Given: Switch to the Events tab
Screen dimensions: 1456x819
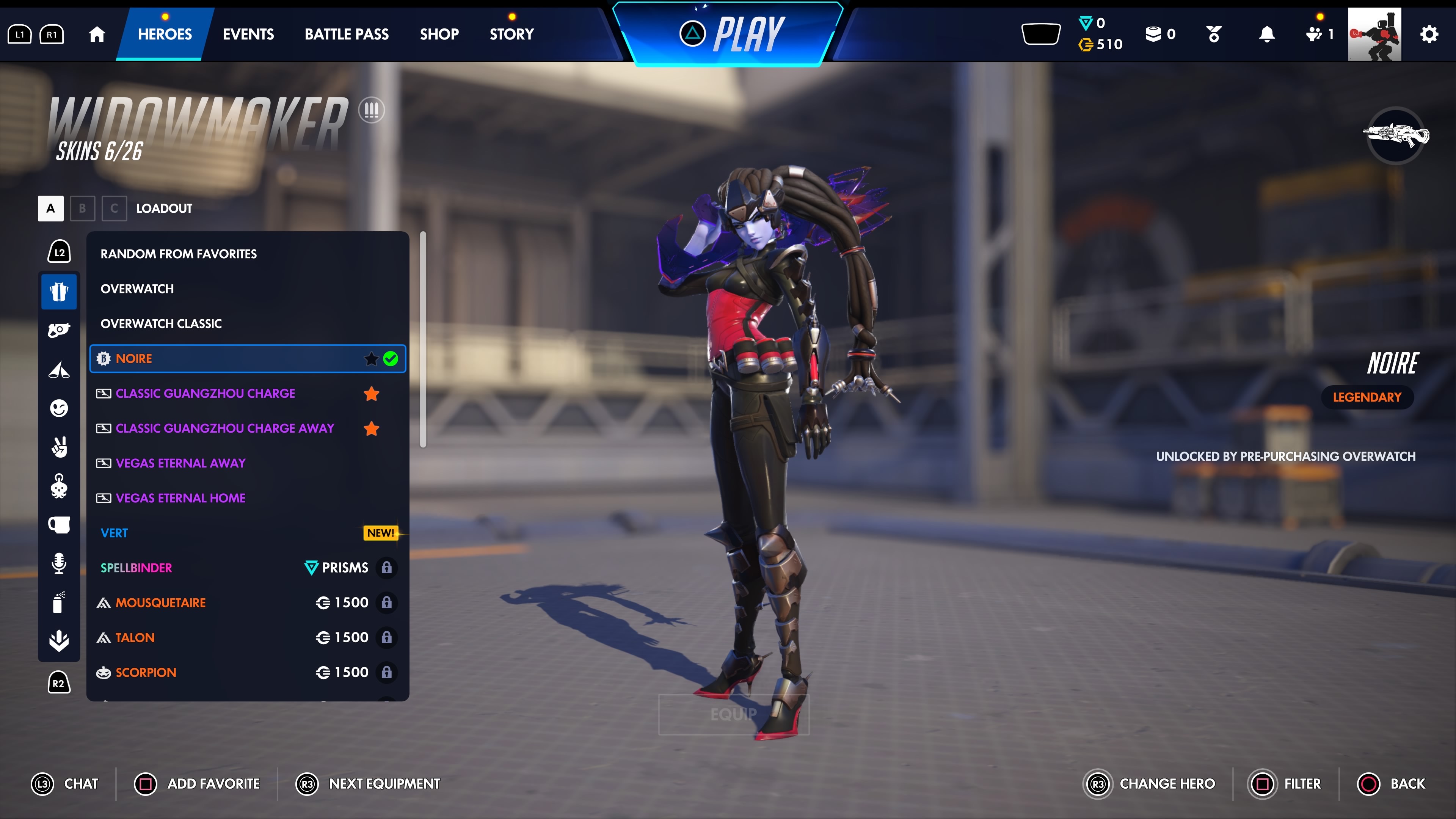Looking at the screenshot, I should click(248, 34).
